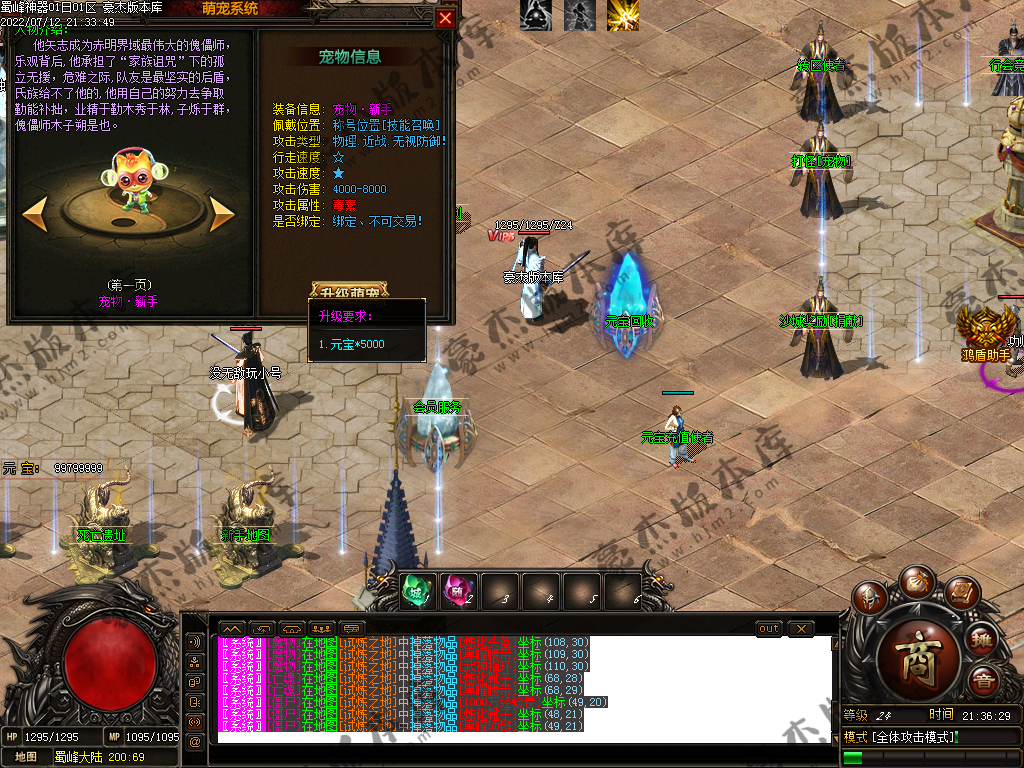Close the chat log with X button

click(801, 628)
